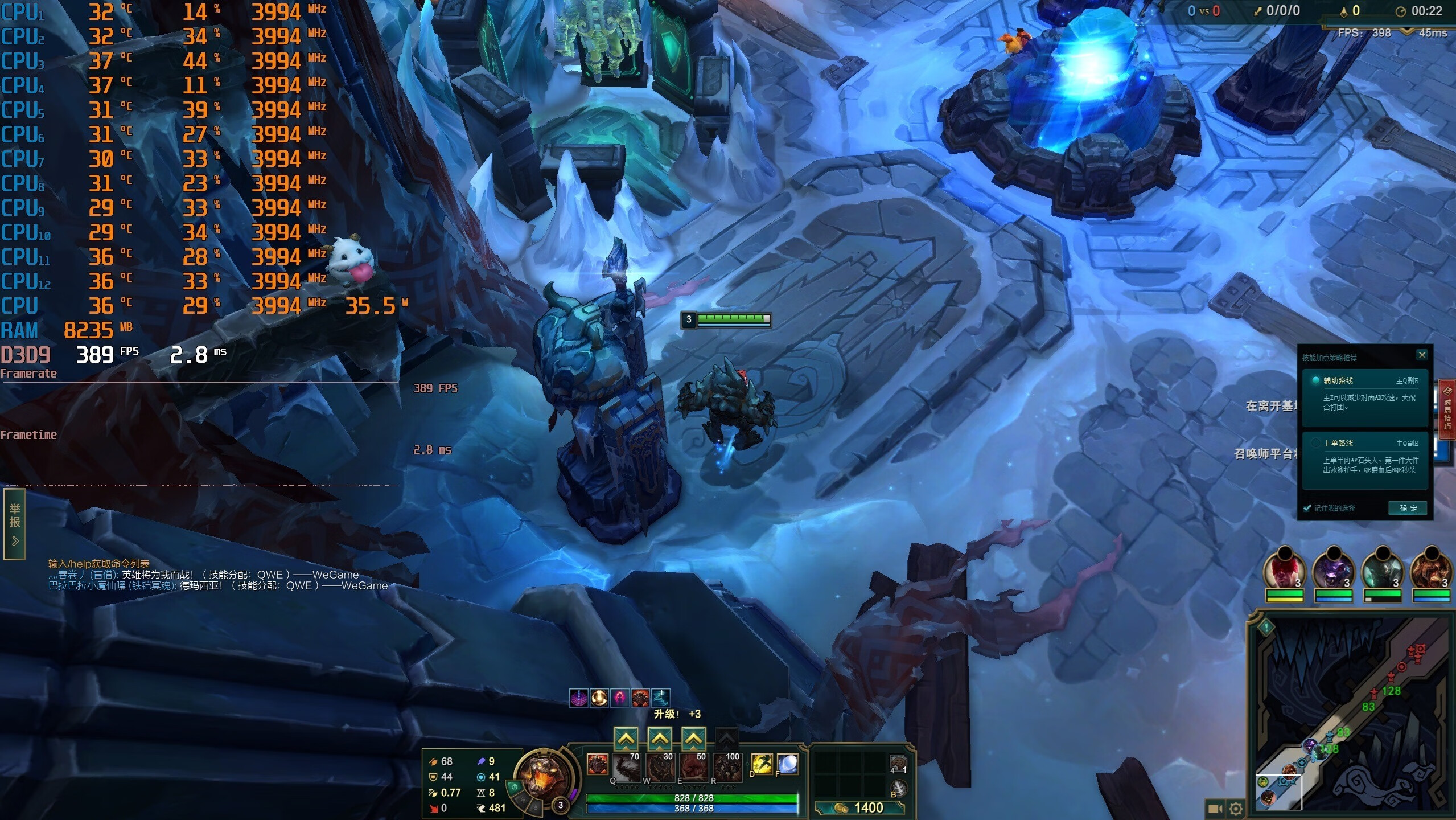1456x820 pixels.
Task: Level up the Q ability
Action: coord(626,739)
